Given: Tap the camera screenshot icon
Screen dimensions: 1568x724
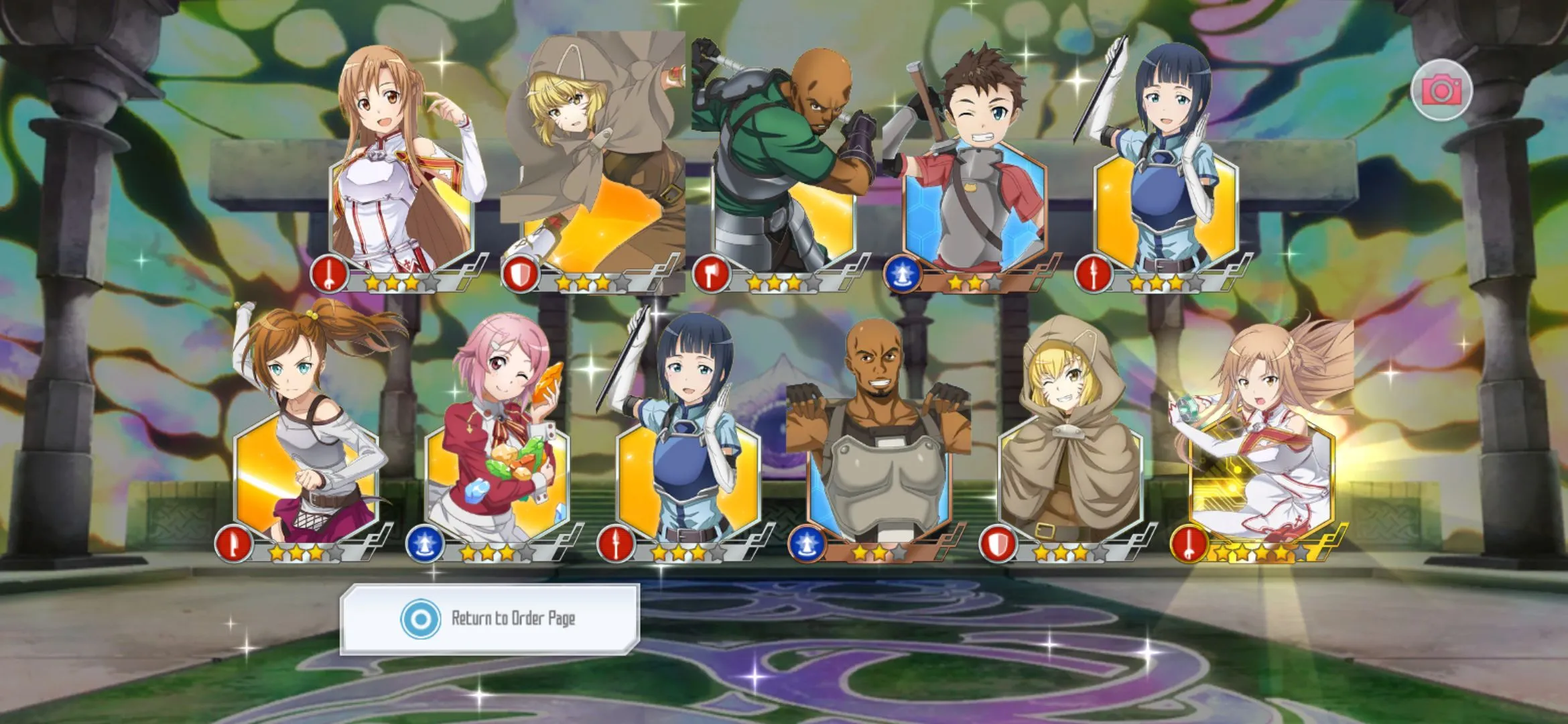Looking at the screenshot, I should tap(1441, 90).
